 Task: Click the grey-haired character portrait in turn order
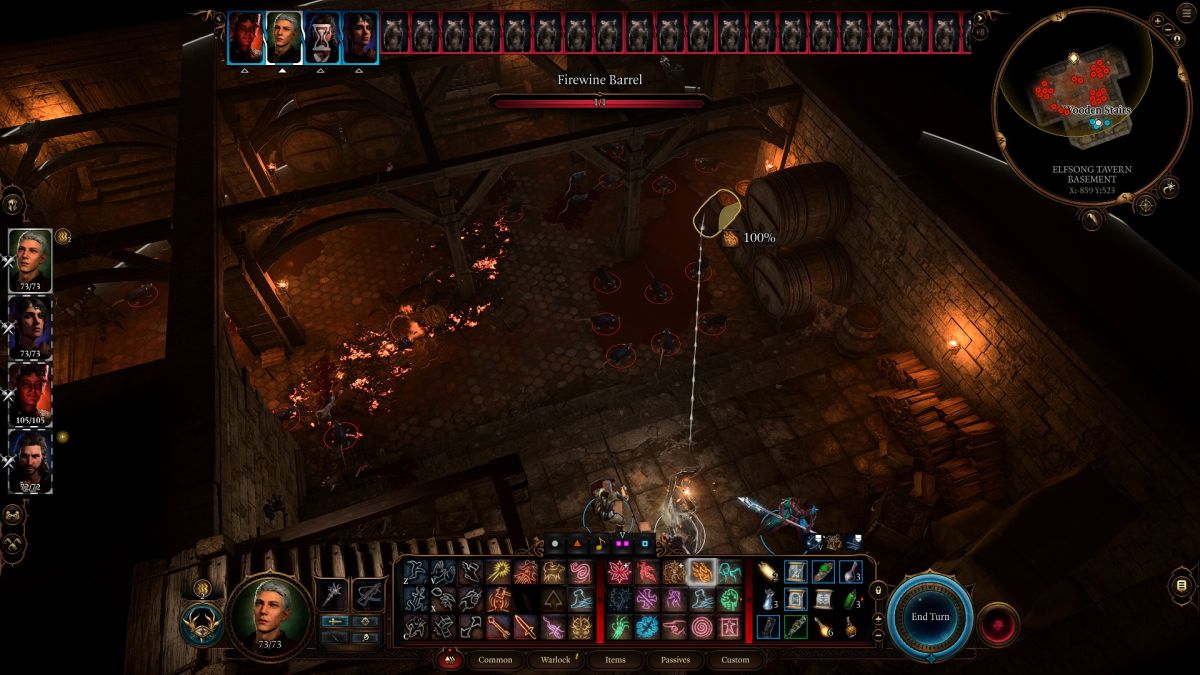[285, 38]
